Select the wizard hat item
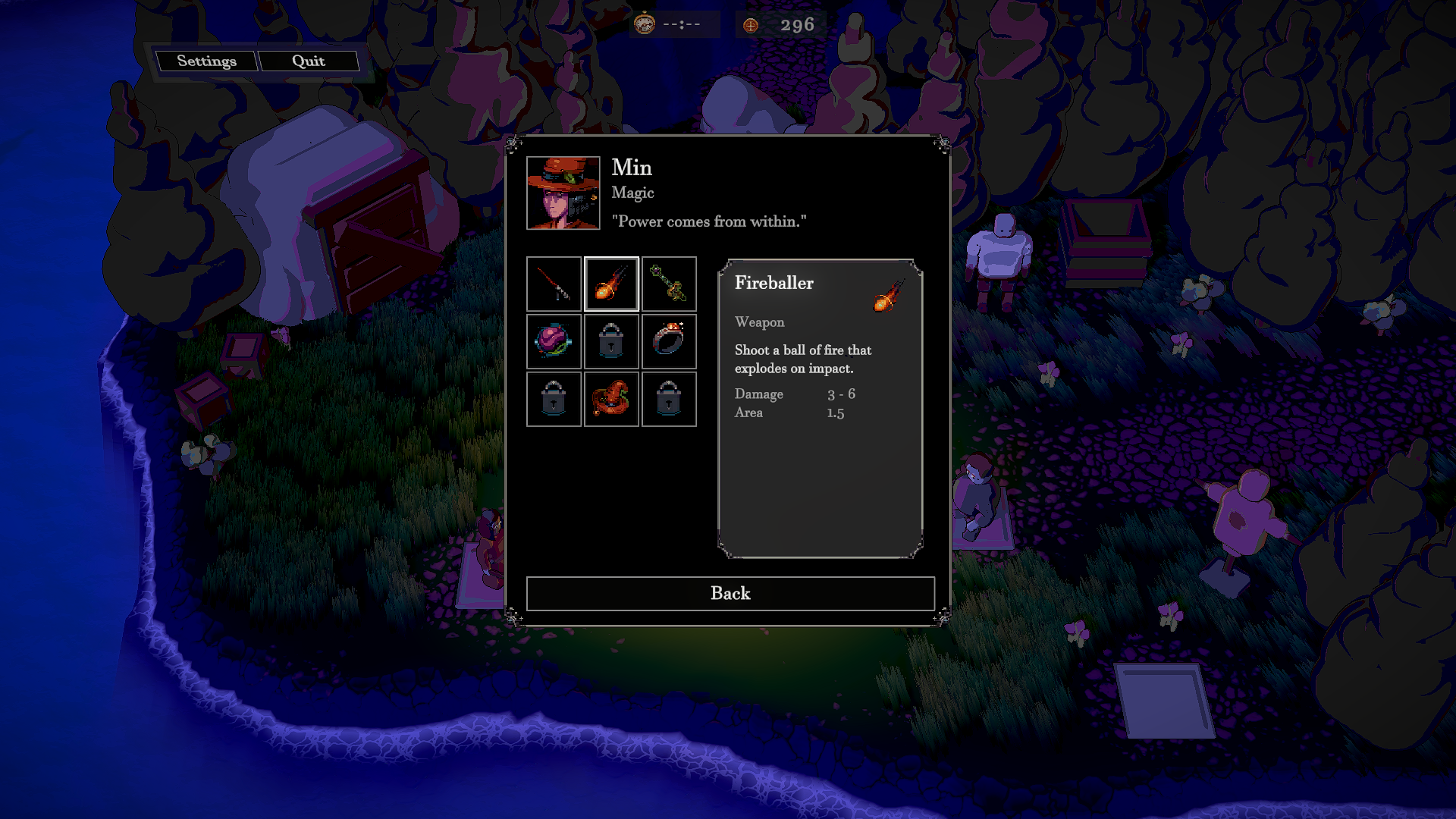This screenshot has height=819, width=1456. (x=611, y=399)
